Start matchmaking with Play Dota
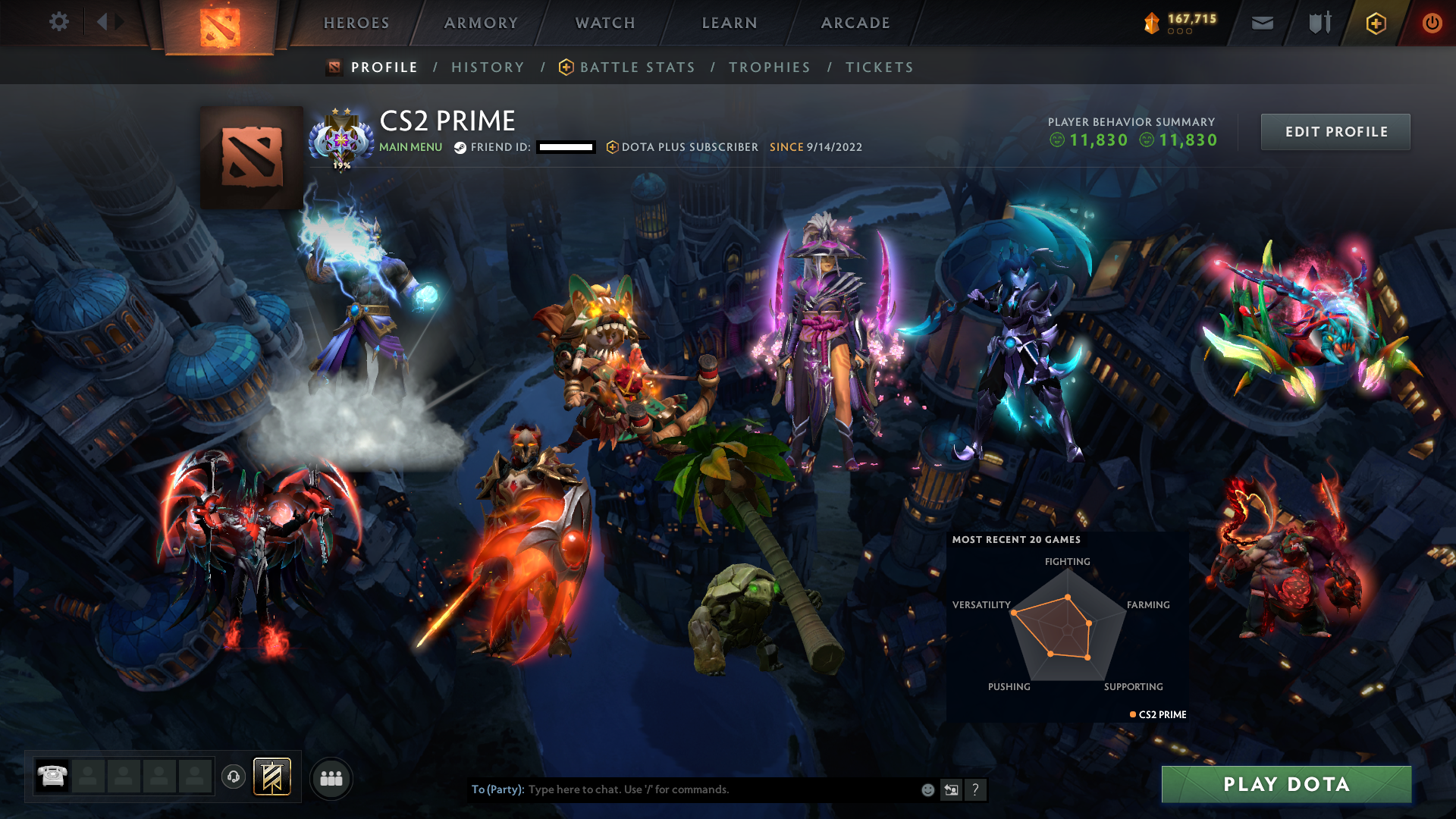 click(1286, 784)
